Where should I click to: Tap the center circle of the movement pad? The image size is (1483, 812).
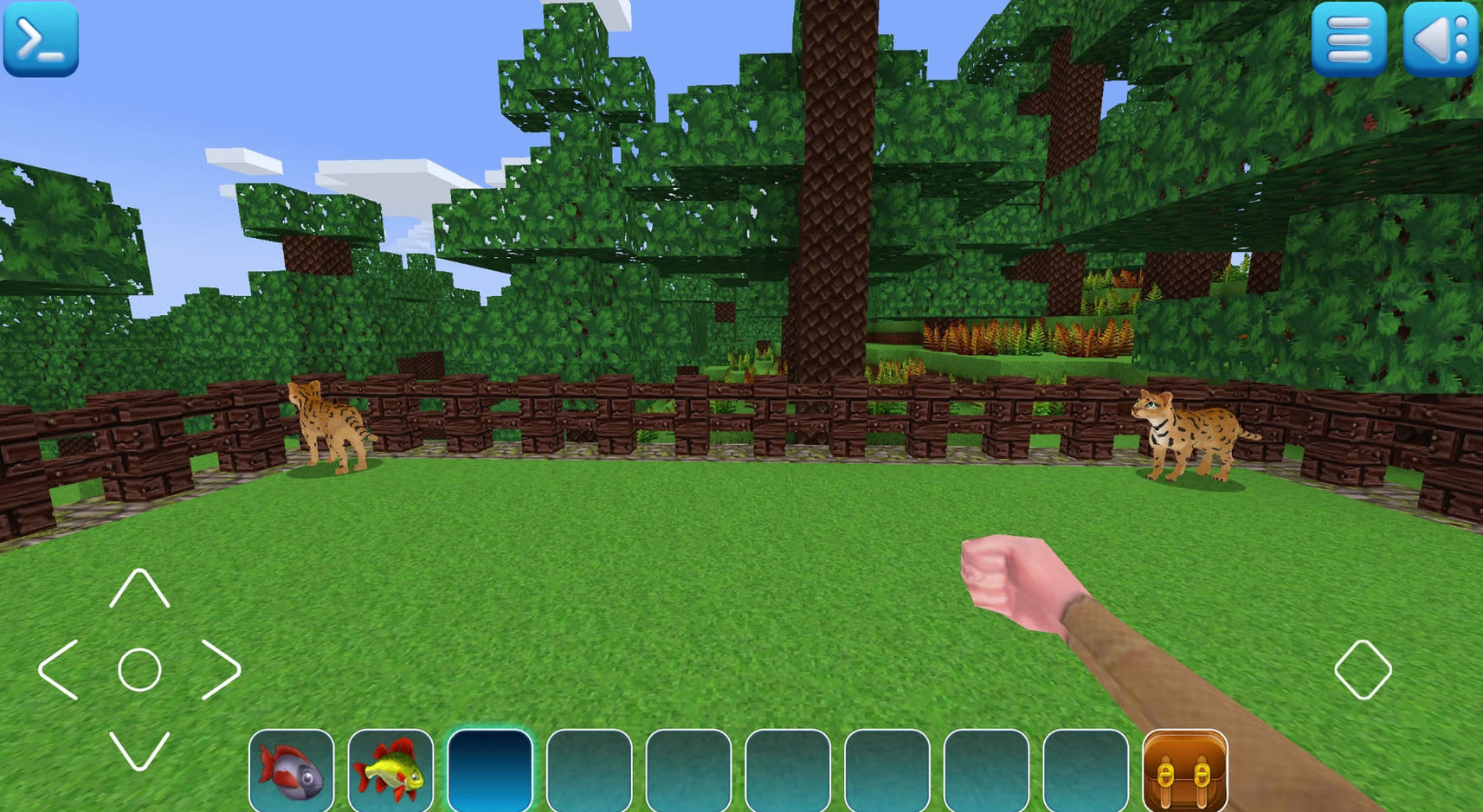click(139, 669)
